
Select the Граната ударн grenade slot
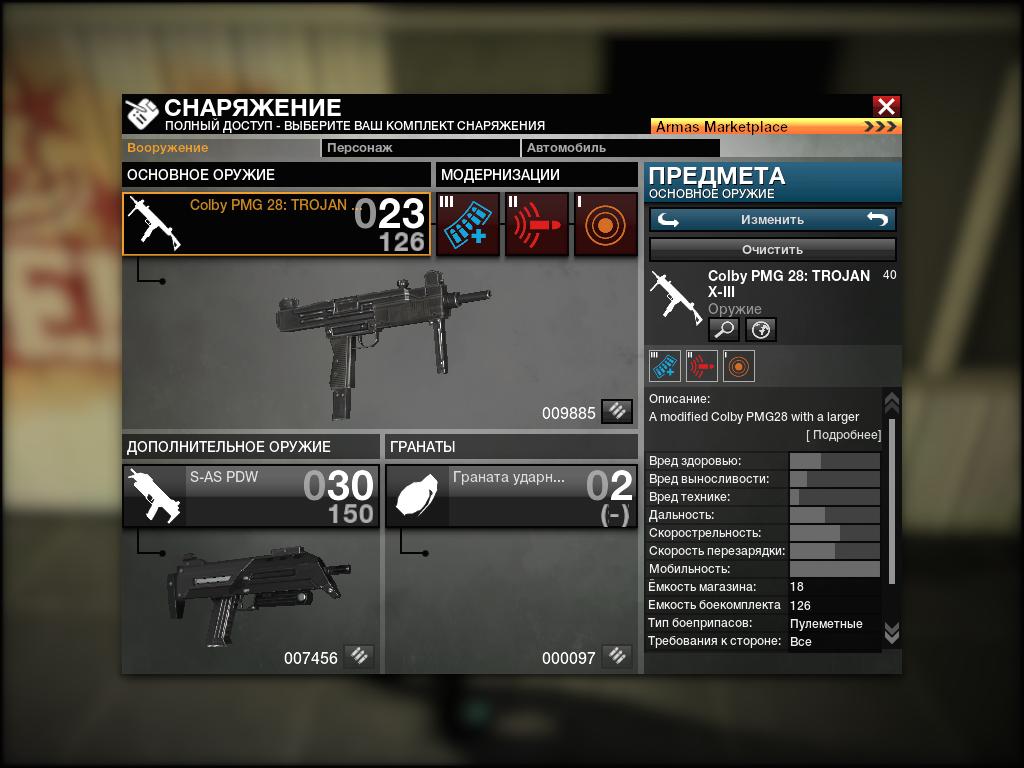(511, 495)
